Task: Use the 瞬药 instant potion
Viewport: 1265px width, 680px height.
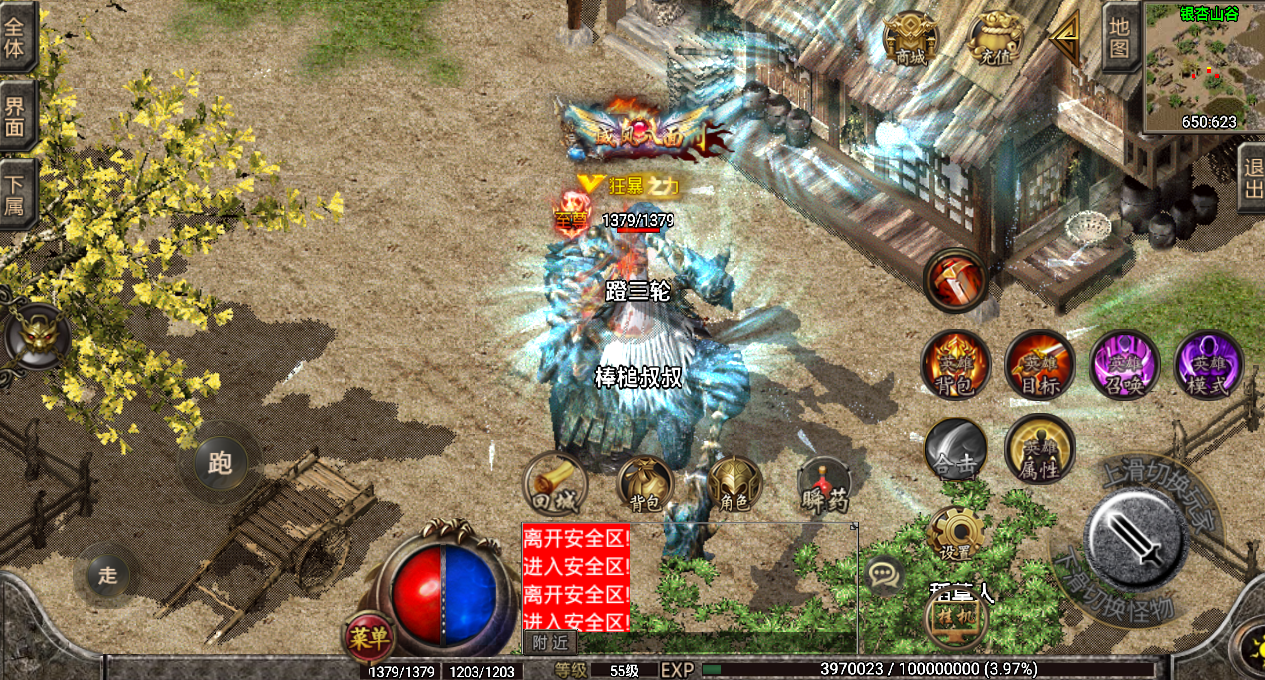Action: [825, 486]
